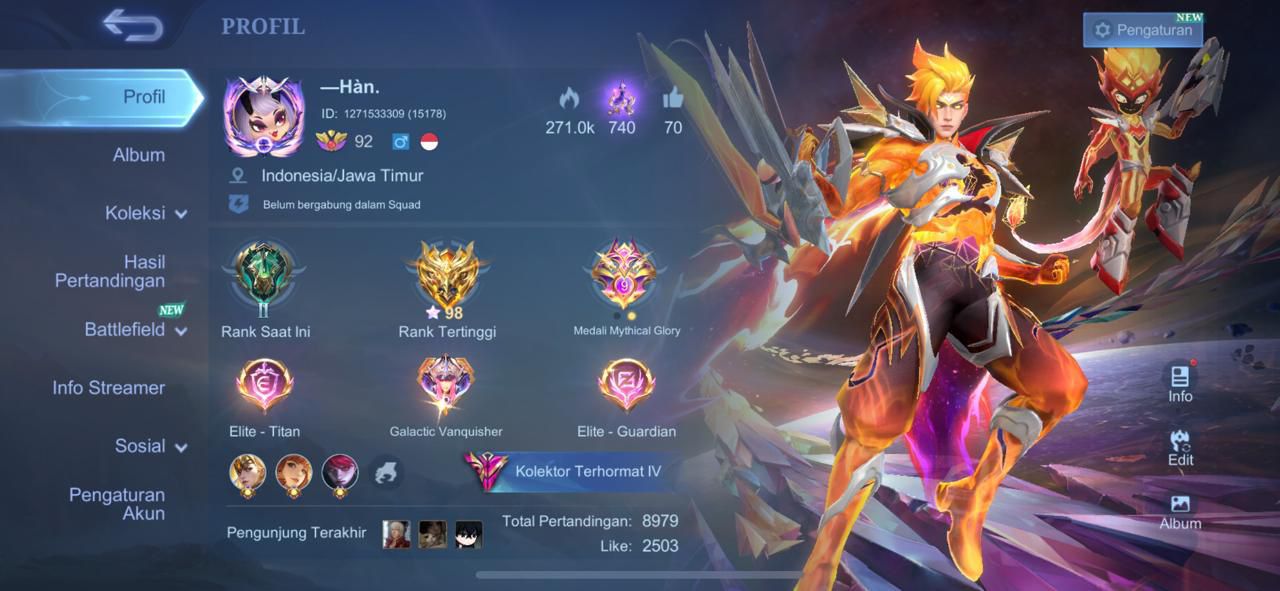Viewport: 1280px width, 591px height.
Task: View the Rank Tertinggi badge
Action: (447, 275)
